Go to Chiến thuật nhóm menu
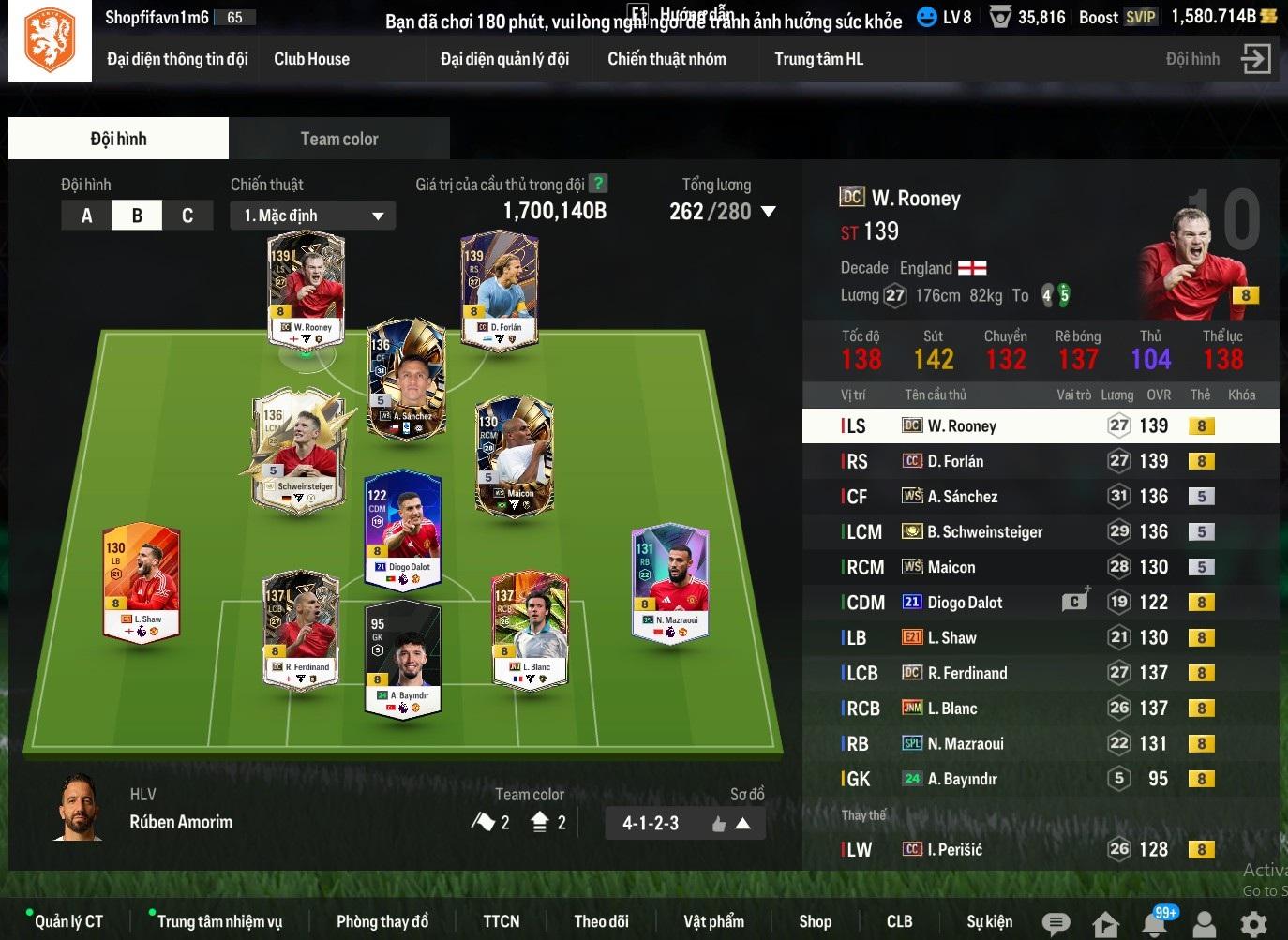Image resolution: width=1288 pixels, height=940 pixels. [666, 59]
